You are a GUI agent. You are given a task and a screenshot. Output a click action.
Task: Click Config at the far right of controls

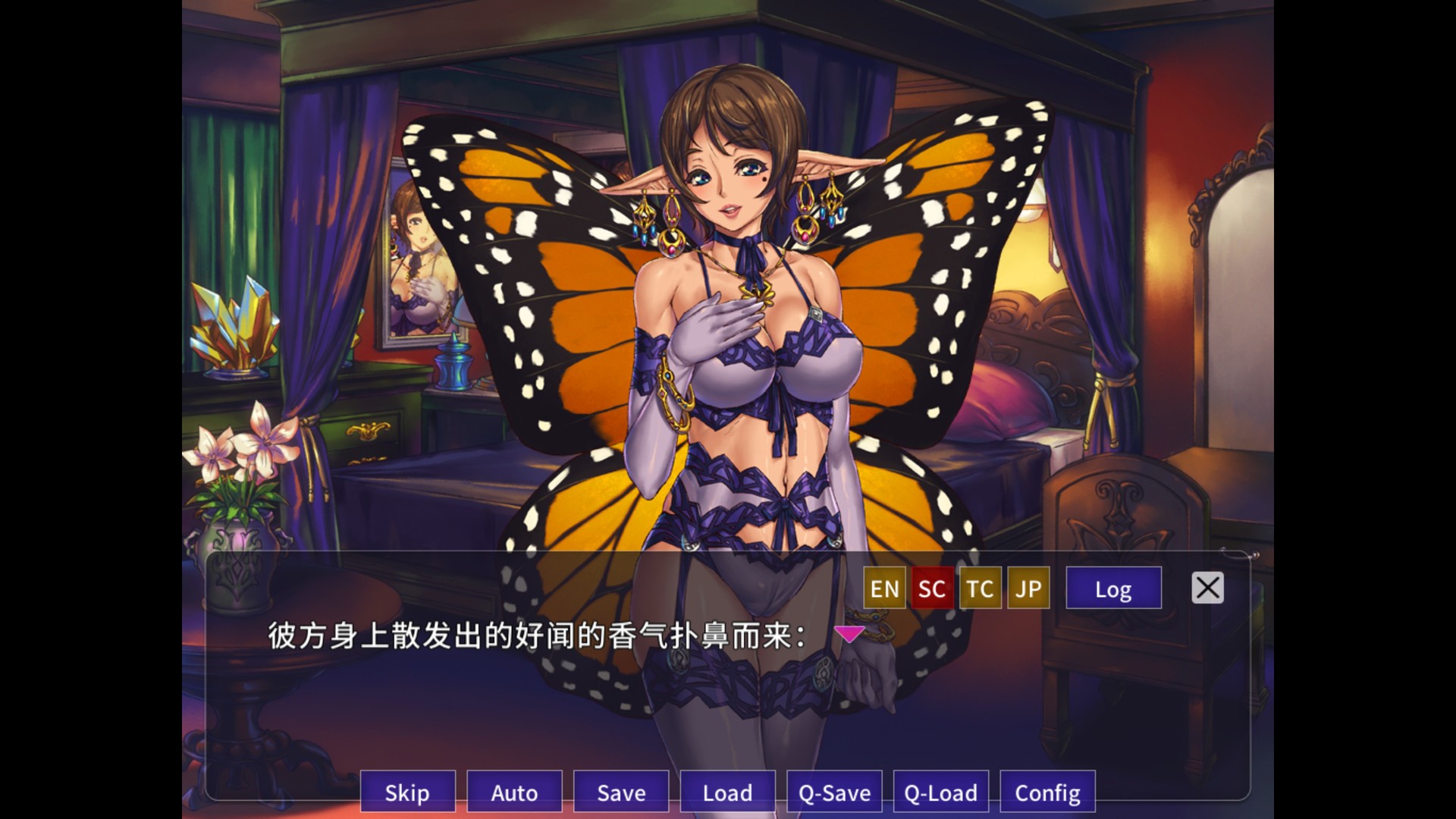click(1047, 793)
